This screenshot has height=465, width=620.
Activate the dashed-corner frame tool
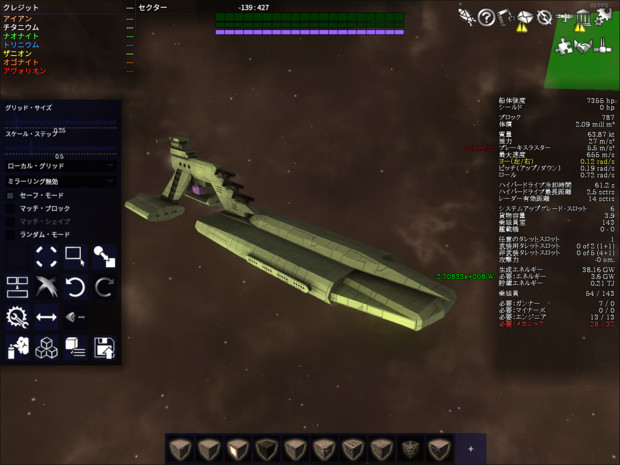(x=46, y=257)
